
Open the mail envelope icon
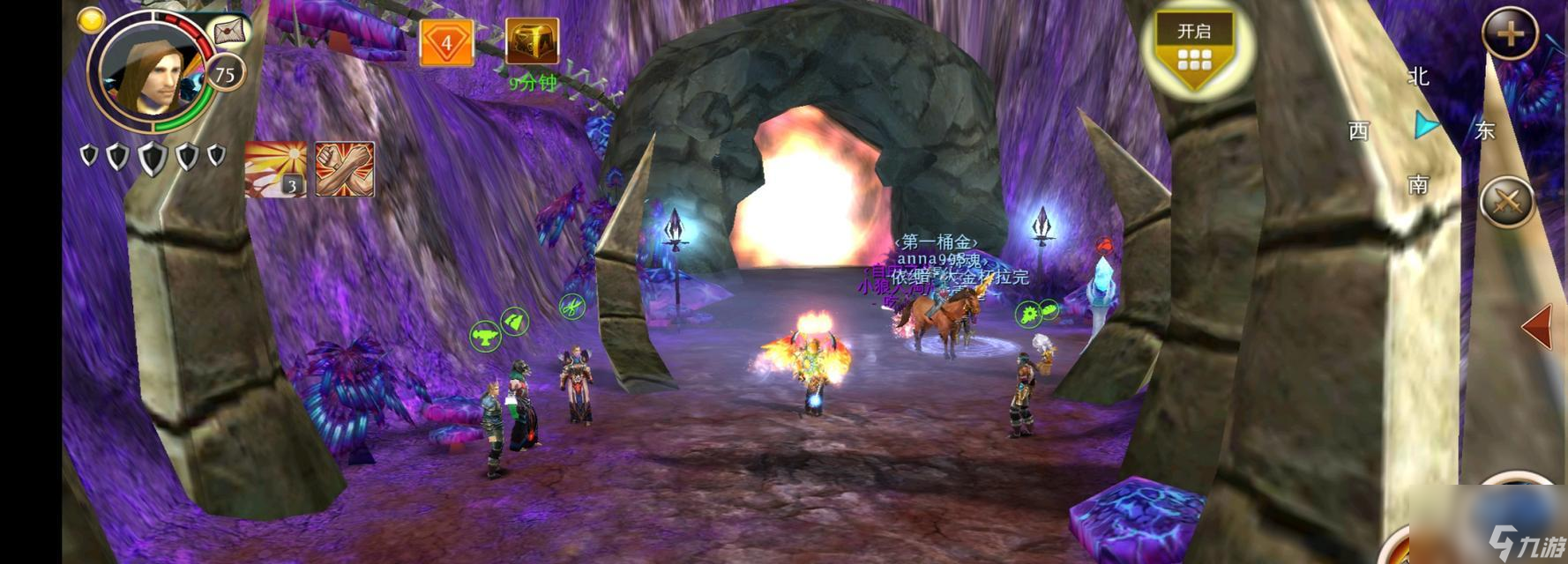point(228,33)
